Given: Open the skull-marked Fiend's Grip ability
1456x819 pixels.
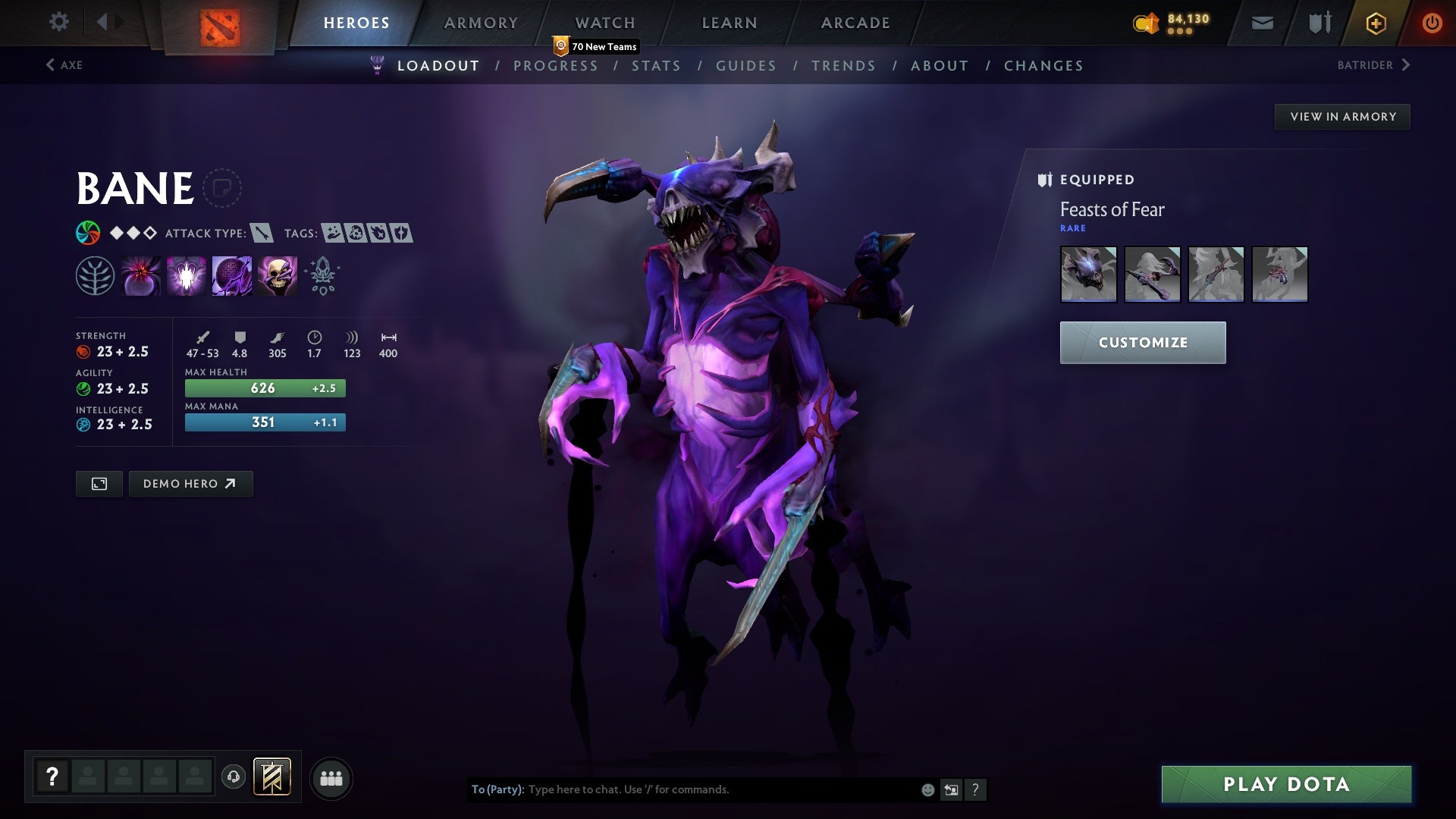Looking at the screenshot, I should coord(277,275).
